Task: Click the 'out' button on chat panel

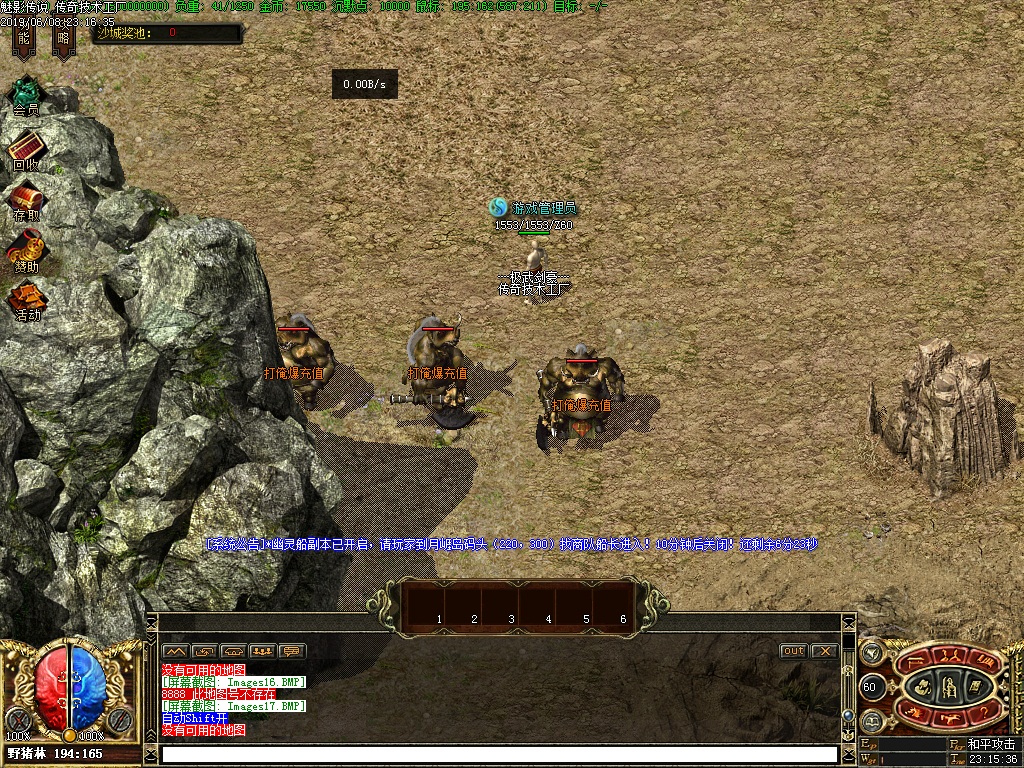Action: pyautogui.click(x=793, y=651)
